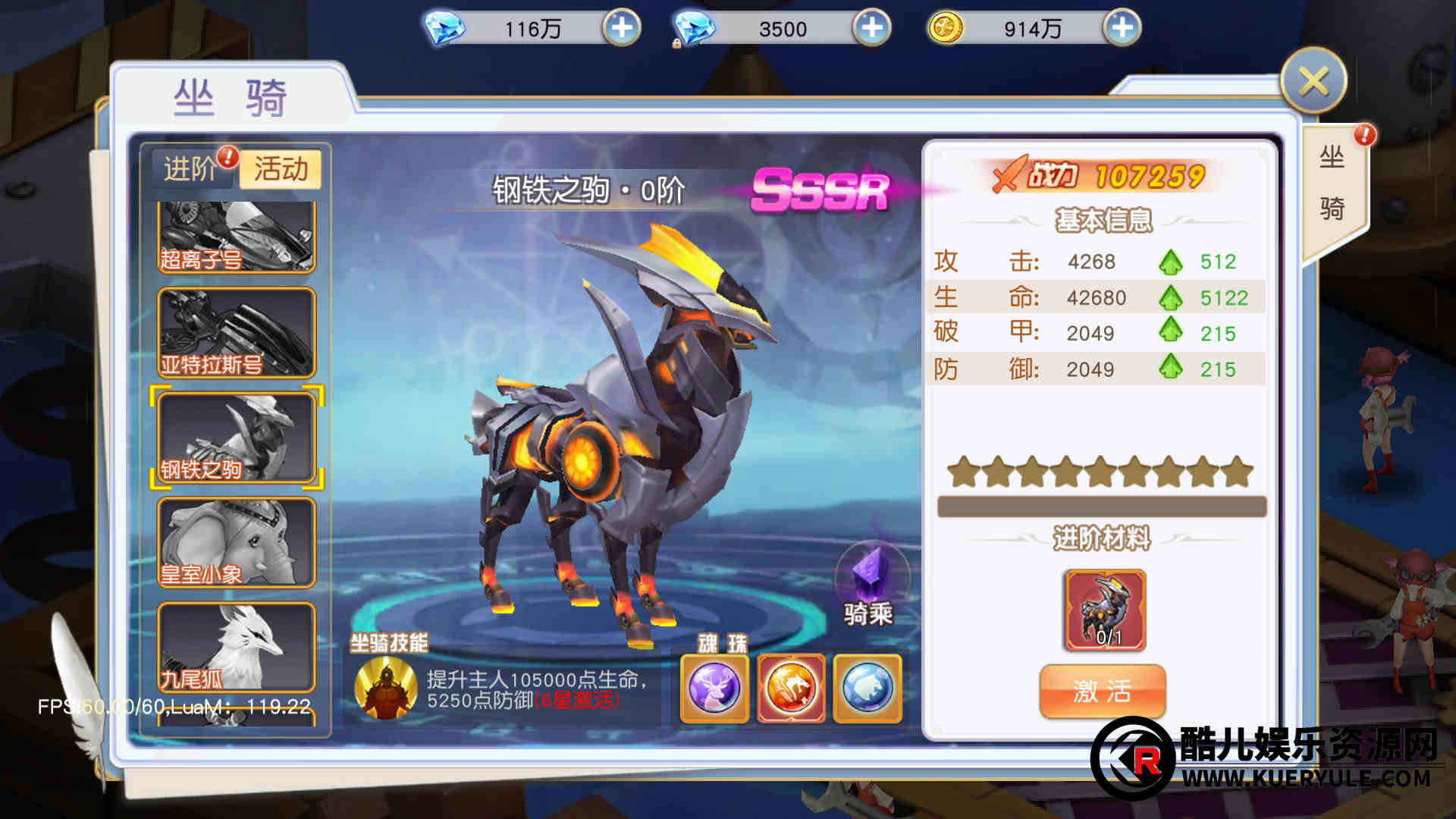
Task: Pick the 皇室小象 elephant mount
Action: (x=236, y=542)
